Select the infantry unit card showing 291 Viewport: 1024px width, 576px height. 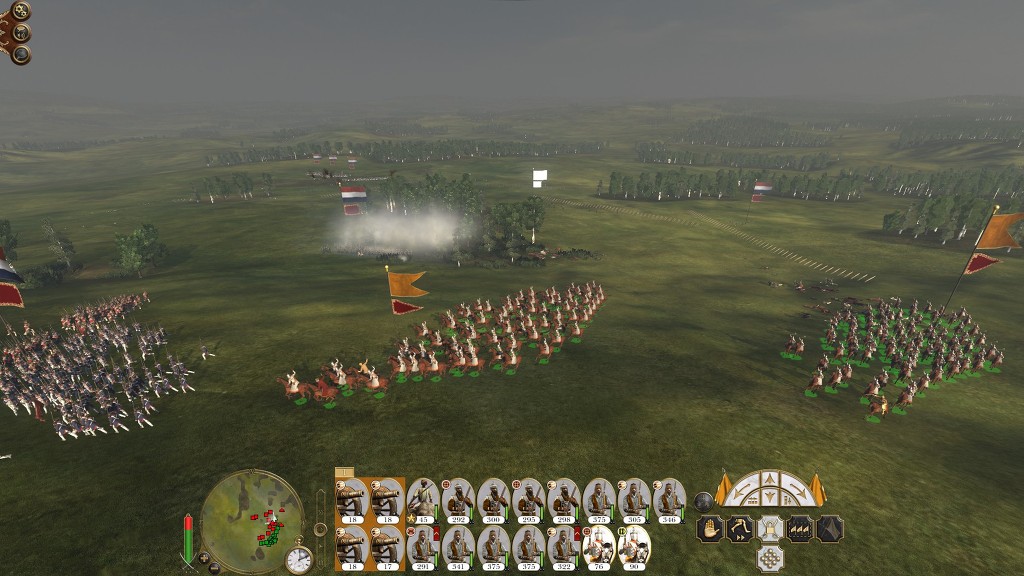pos(423,547)
